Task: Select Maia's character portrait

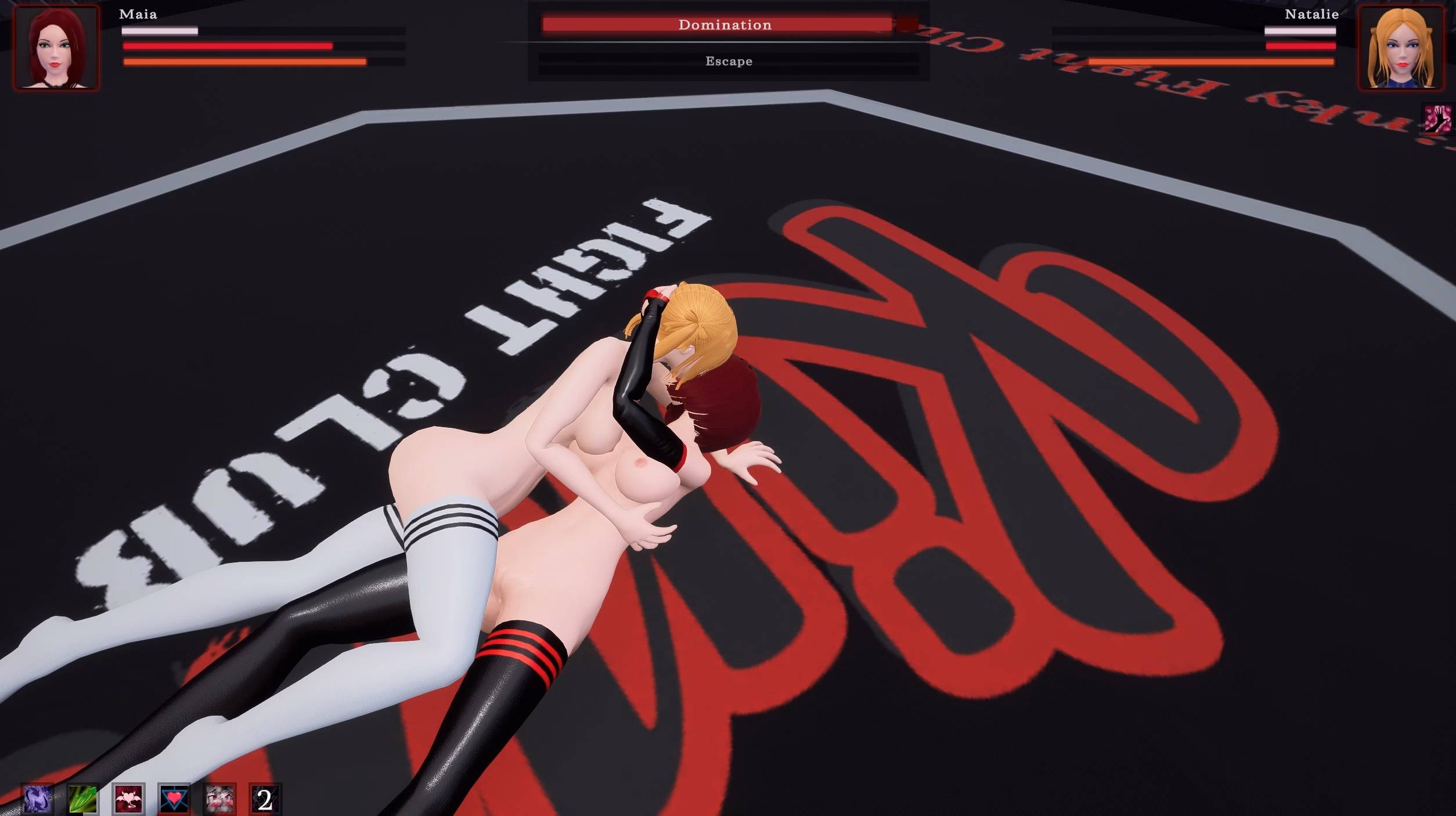Action: [x=58, y=48]
